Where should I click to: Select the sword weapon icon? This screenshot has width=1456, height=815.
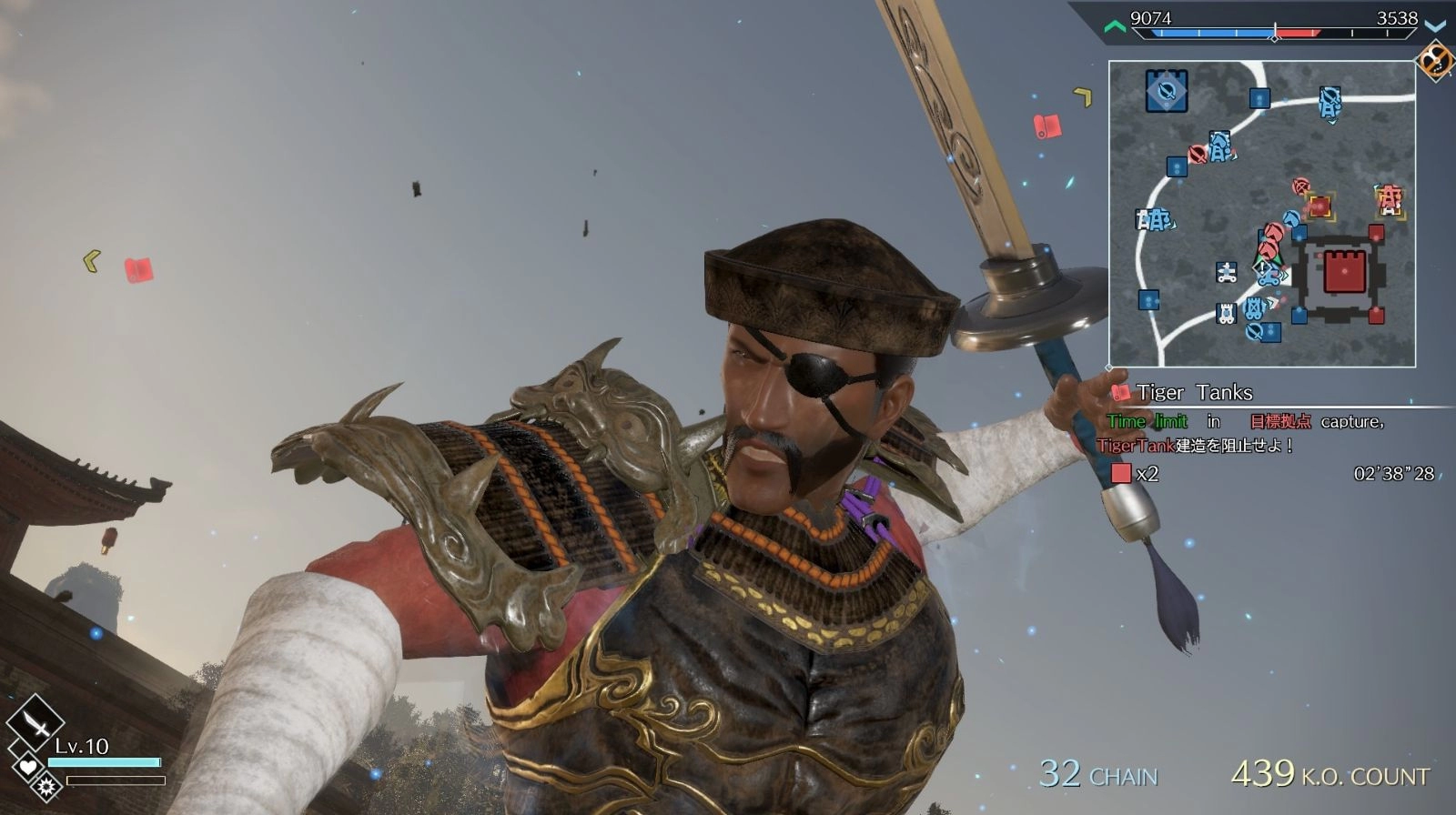35,723
